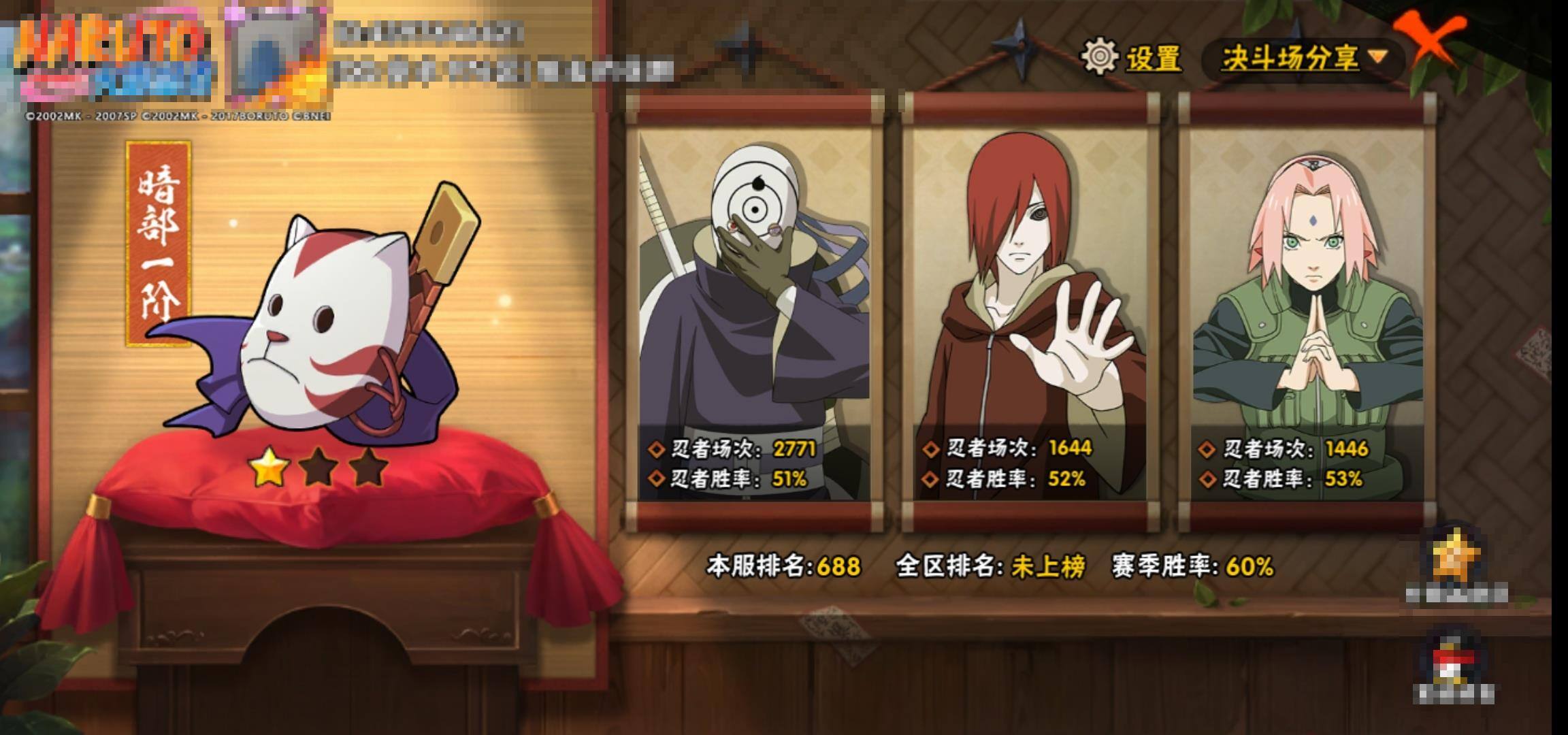
Task: Select the masked ninja scroll with 2771 matches
Action: (x=754, y=313)
